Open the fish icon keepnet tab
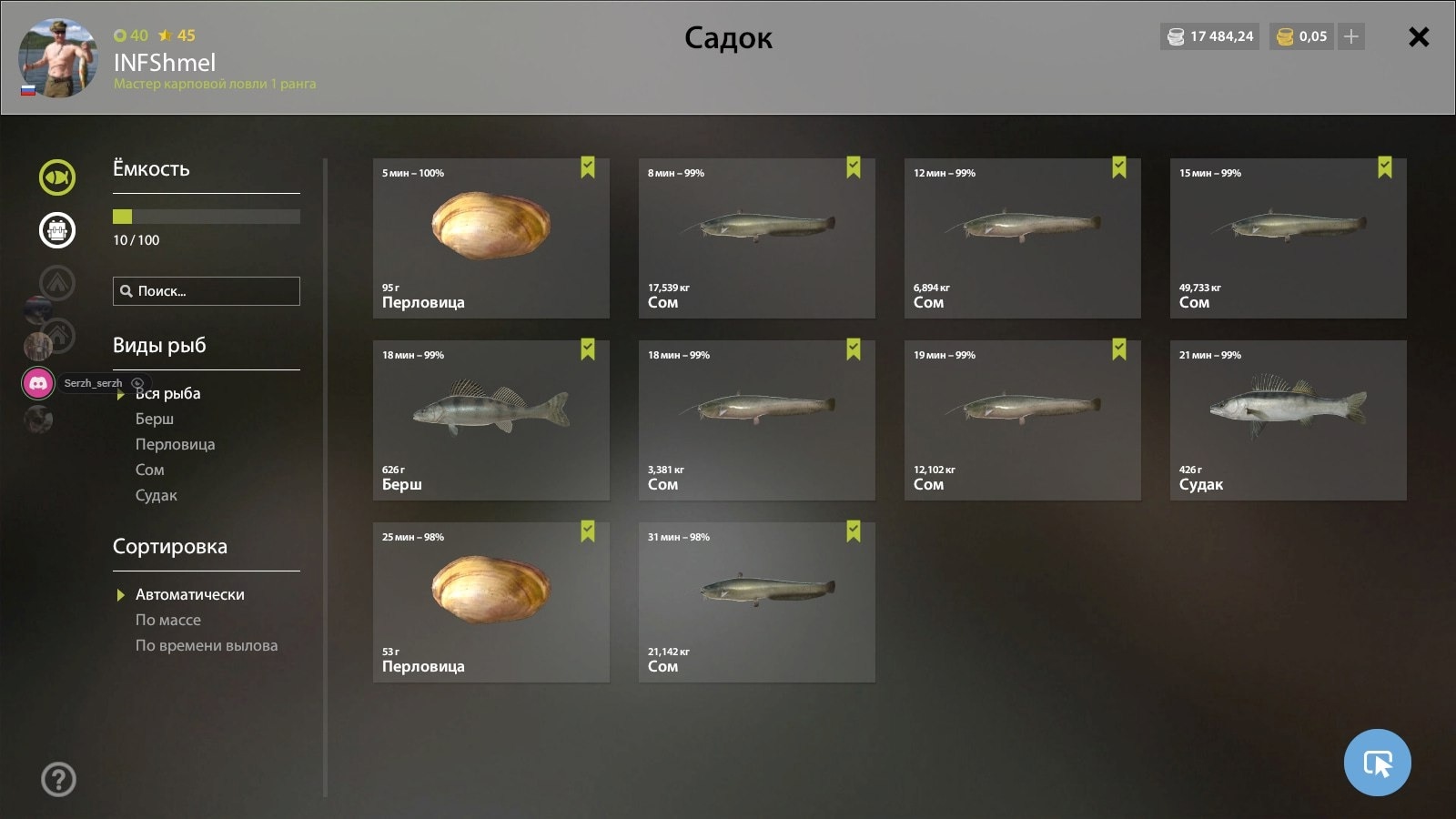Viewport: 1456px width, 819px height. click(x=57, y=177)
